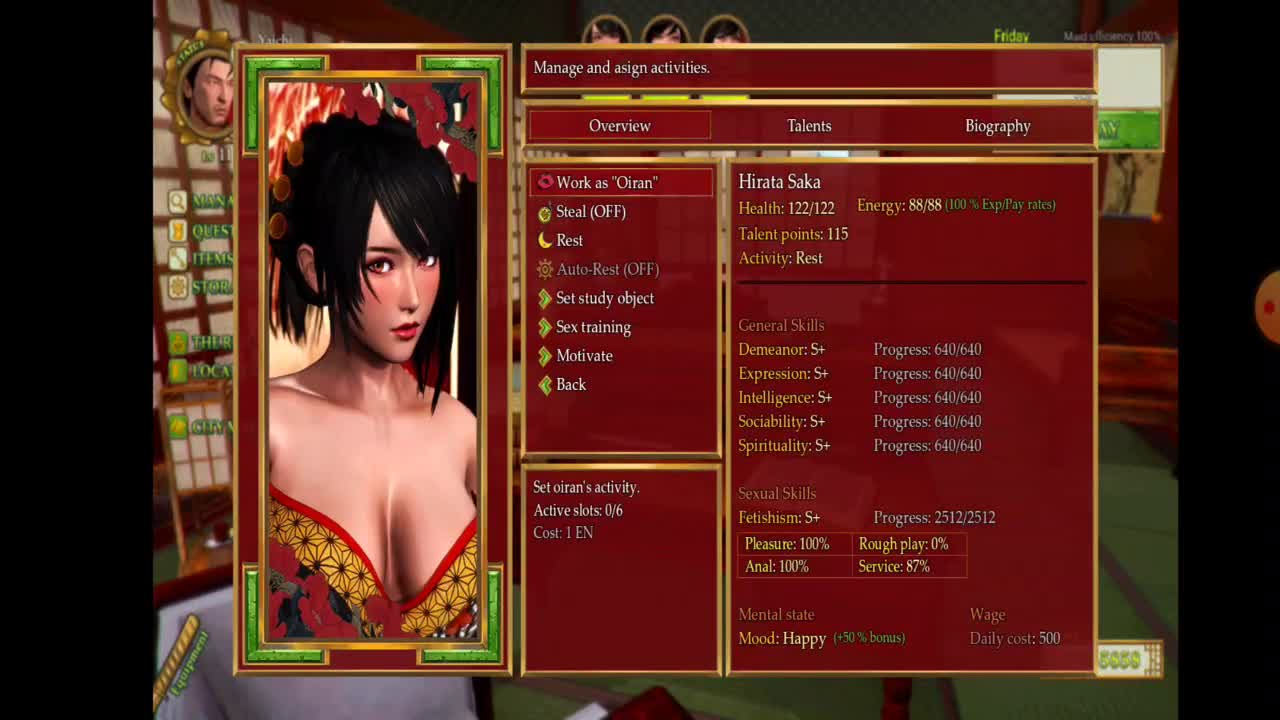Choose Work as "Oiran" activity

tap(606, 183)
